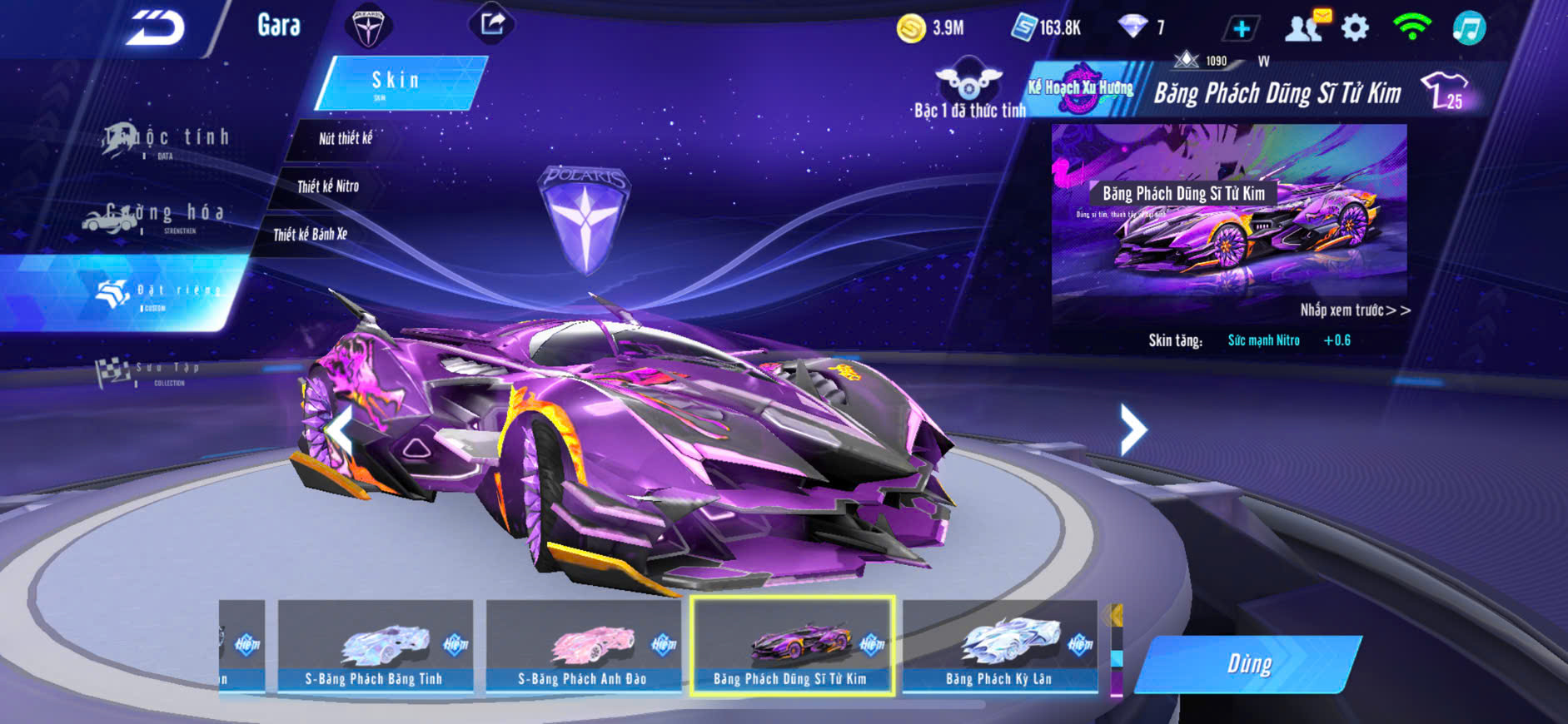The image size is (1568, 724).
Task: Switch to the Skin tab
Action: pos(398,82)
